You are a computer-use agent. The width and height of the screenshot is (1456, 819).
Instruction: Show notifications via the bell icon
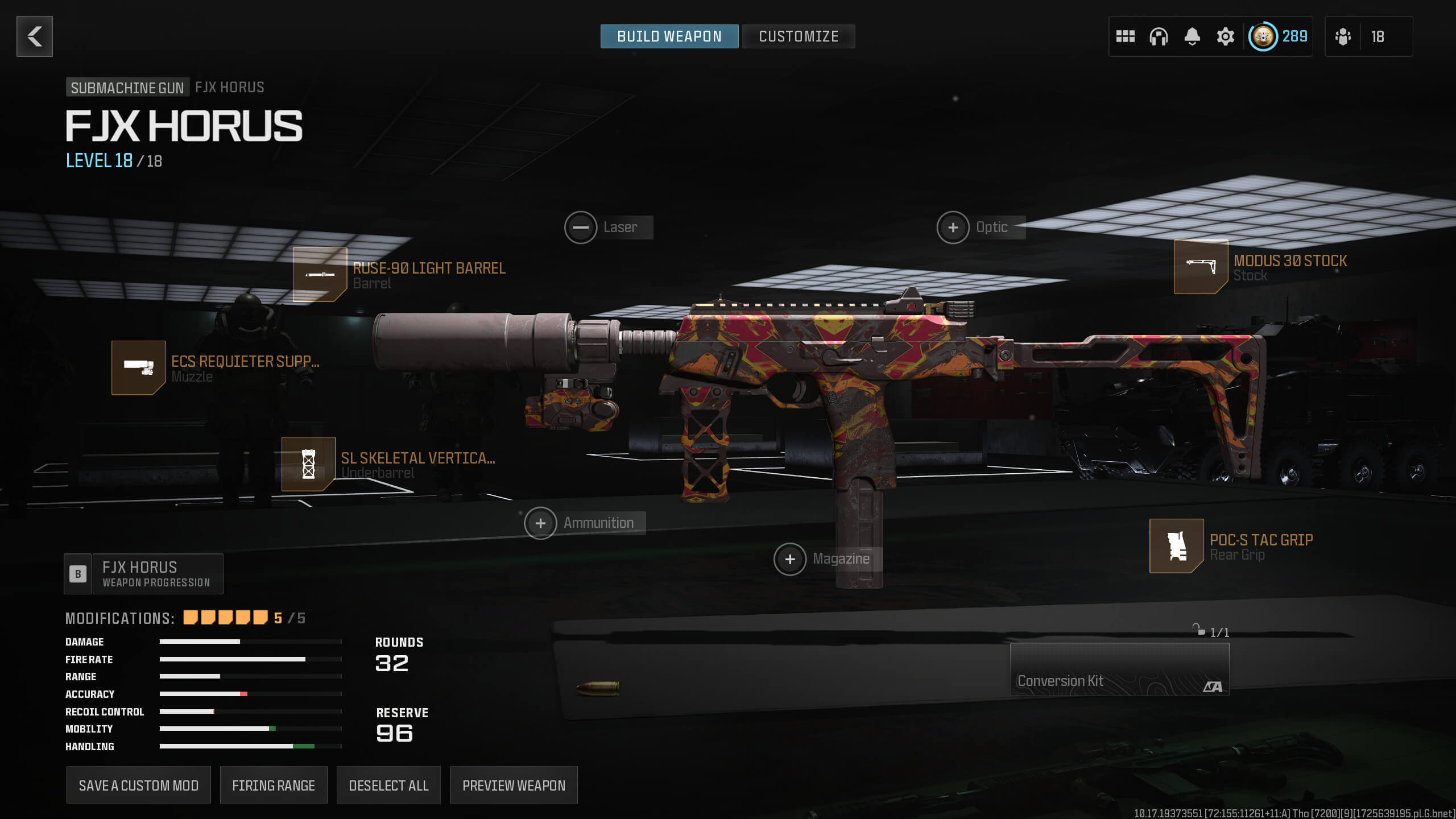point(1192,37)
